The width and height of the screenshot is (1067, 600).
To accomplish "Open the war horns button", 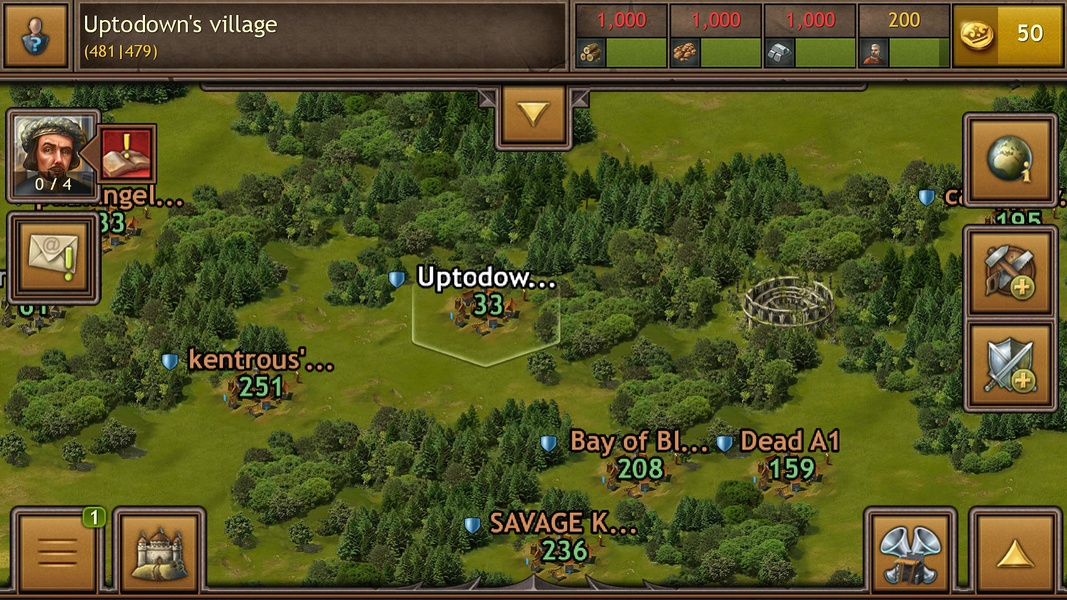I will [x=911, y=553].
